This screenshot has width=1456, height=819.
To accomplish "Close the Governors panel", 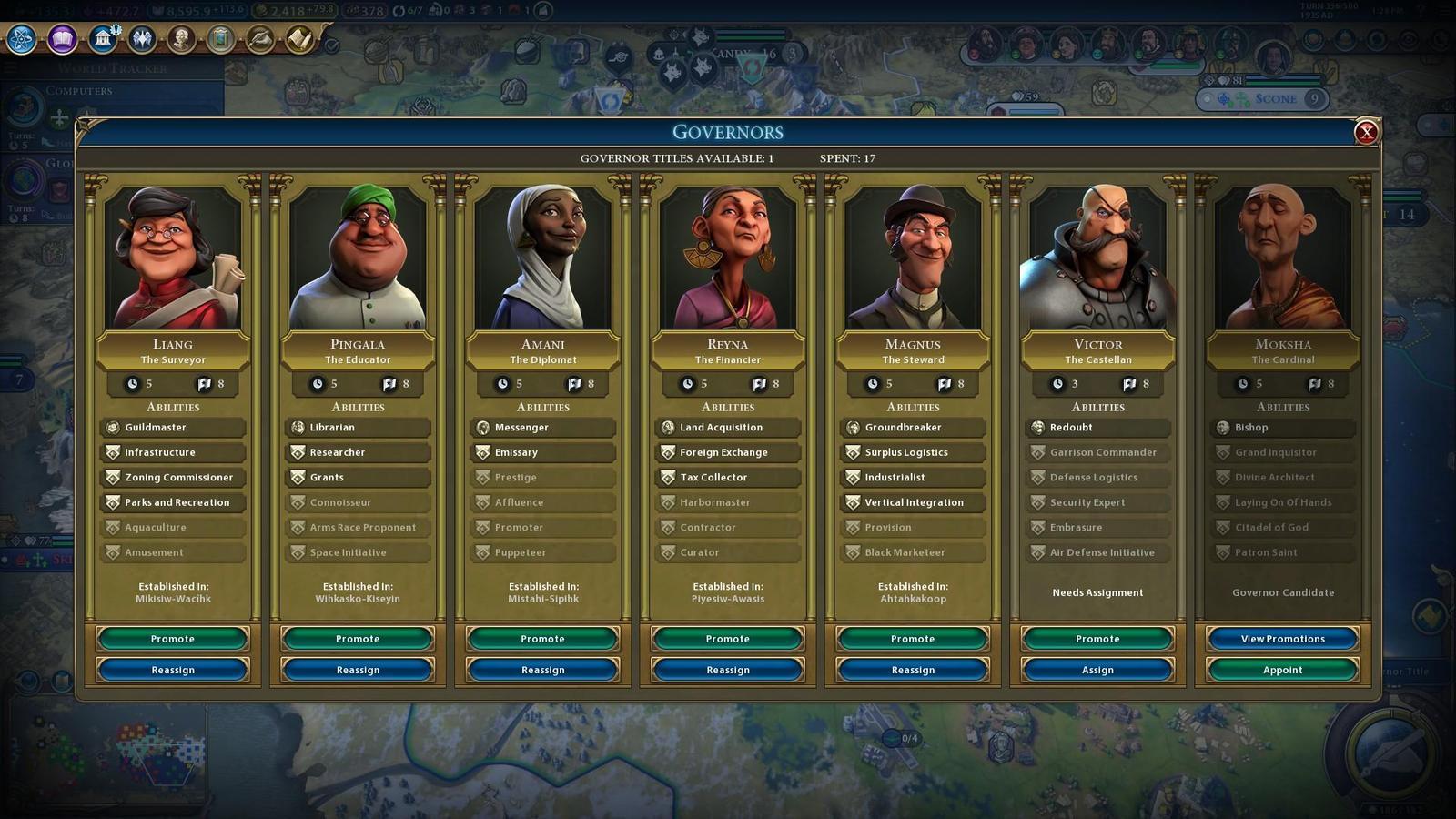I will coord(1365,133).
